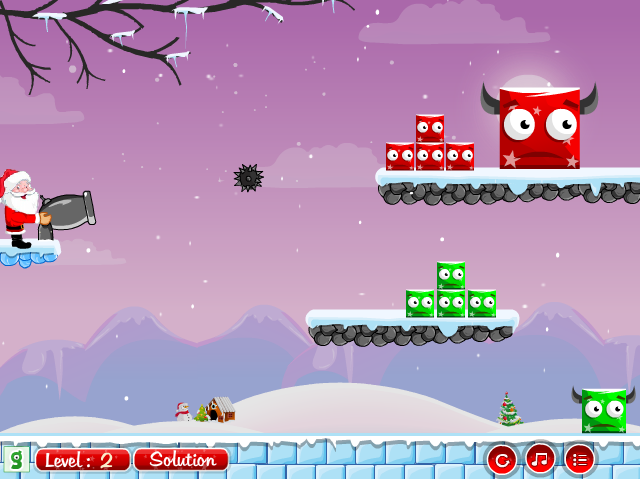The width and height of the screenshot is (640, 479).
Task: Click the green logo icon beside Level
Action: pos(15,460)
